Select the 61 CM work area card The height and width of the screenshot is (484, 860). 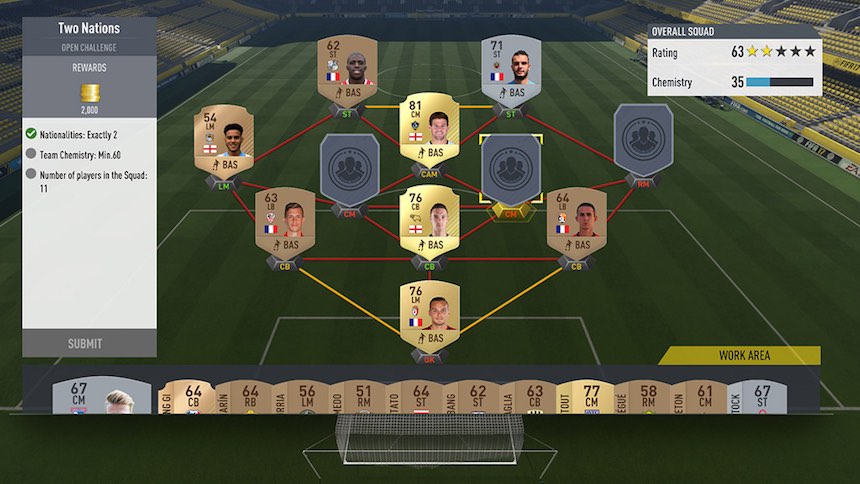coord(706,397)
